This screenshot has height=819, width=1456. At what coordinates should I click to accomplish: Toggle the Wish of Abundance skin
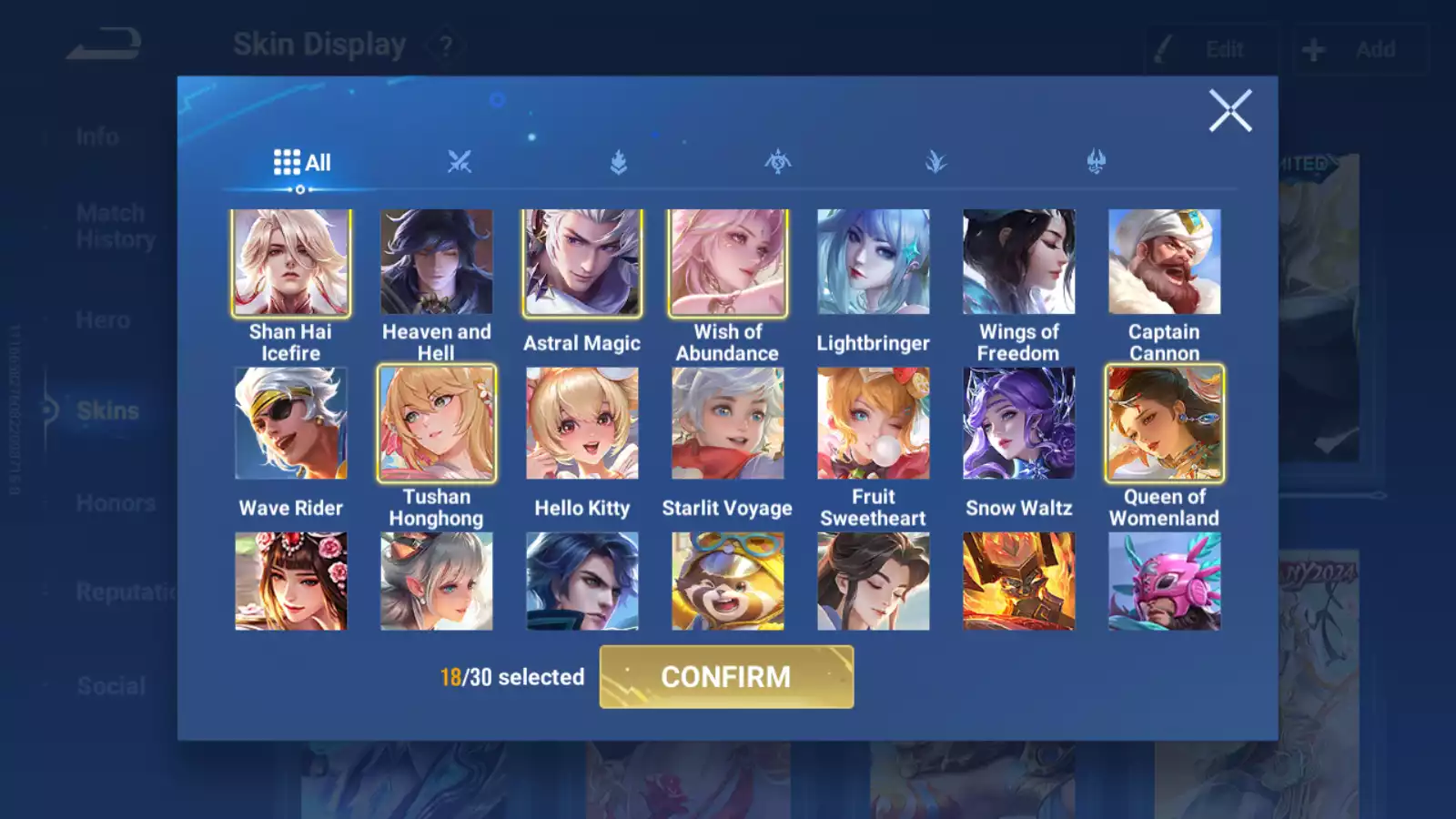click(x=727, y=262)
